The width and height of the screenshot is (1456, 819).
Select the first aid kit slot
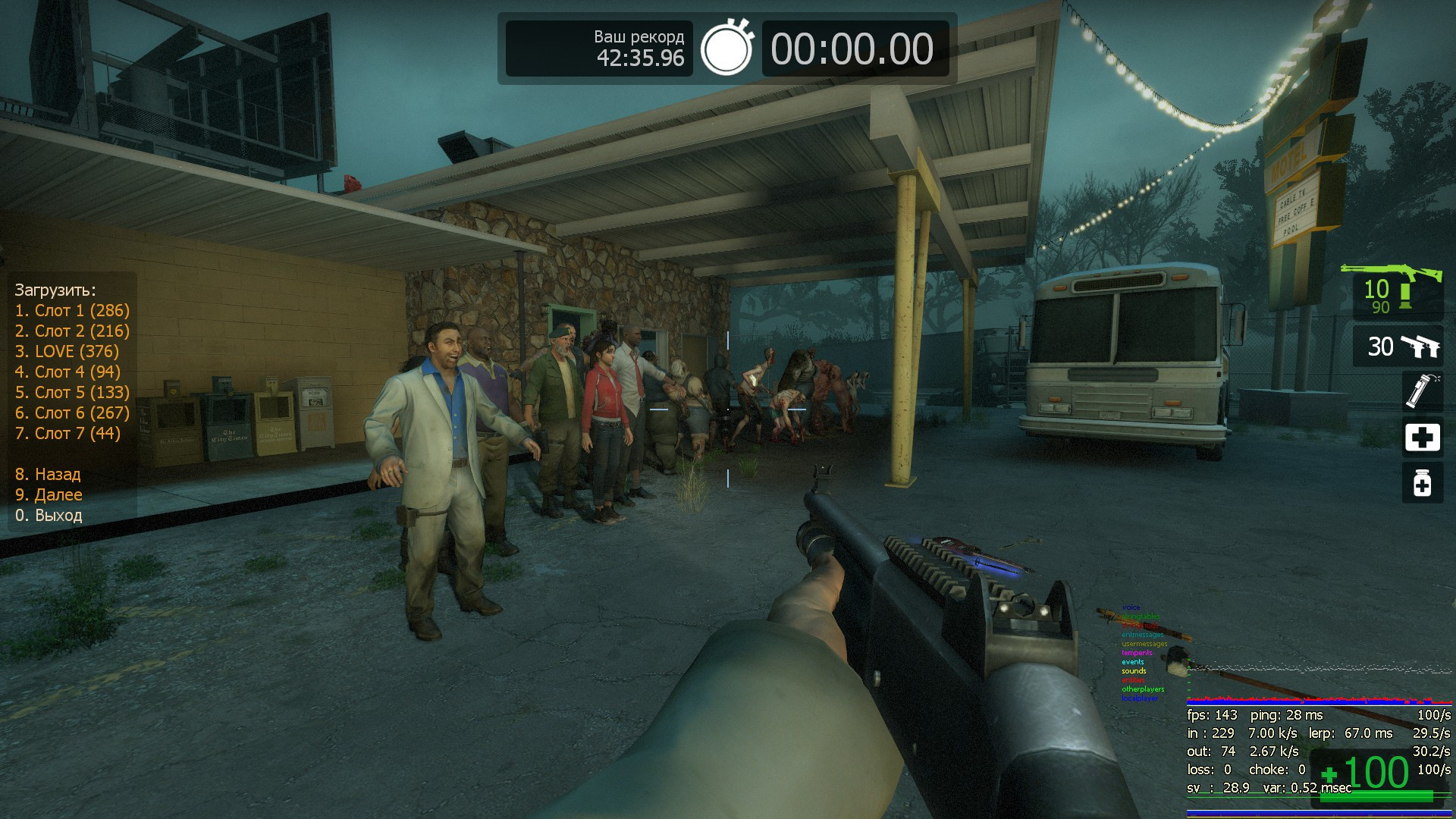1422,438
